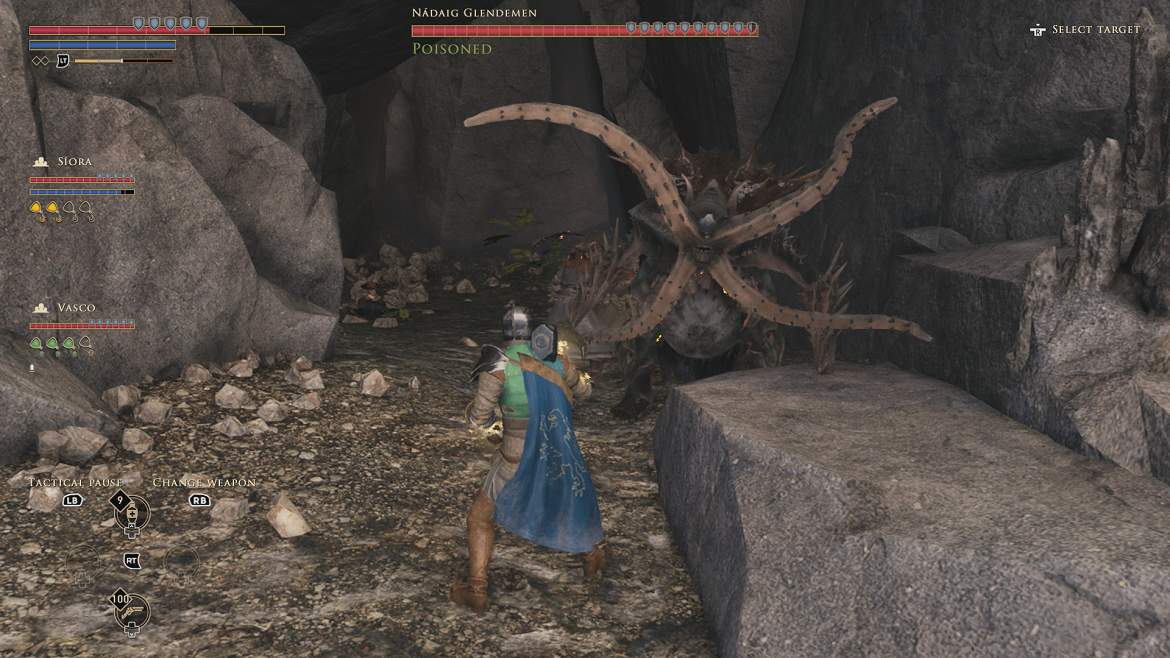Select companion Vasco's name

(x=76, y=307)
